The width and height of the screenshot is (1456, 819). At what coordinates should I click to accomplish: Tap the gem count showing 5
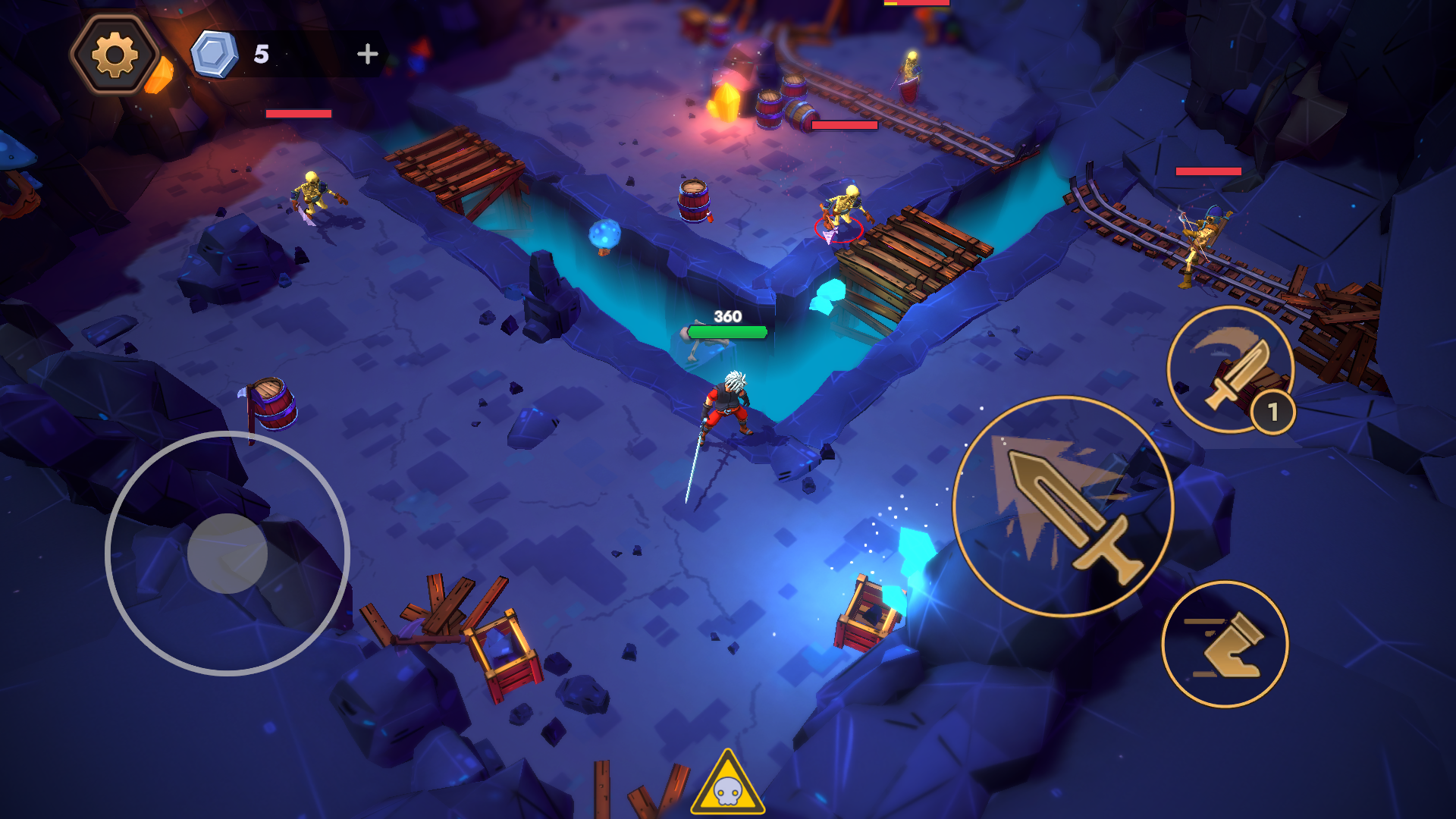coord(262,52)
